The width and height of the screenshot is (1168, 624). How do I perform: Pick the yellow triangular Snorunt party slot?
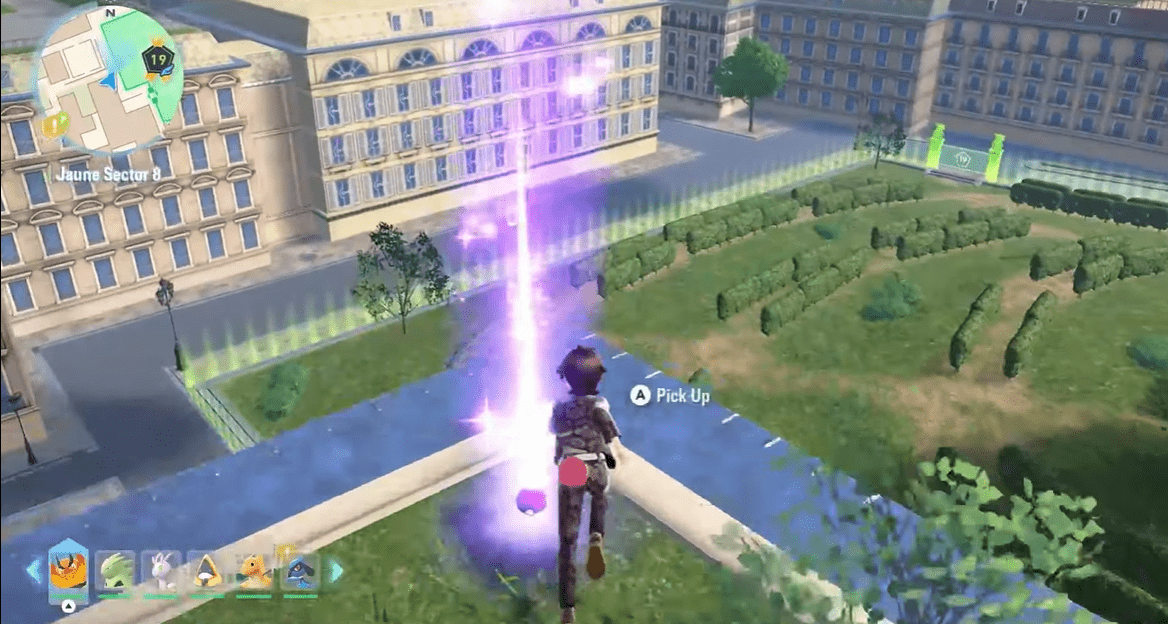(x=207, y=572)
